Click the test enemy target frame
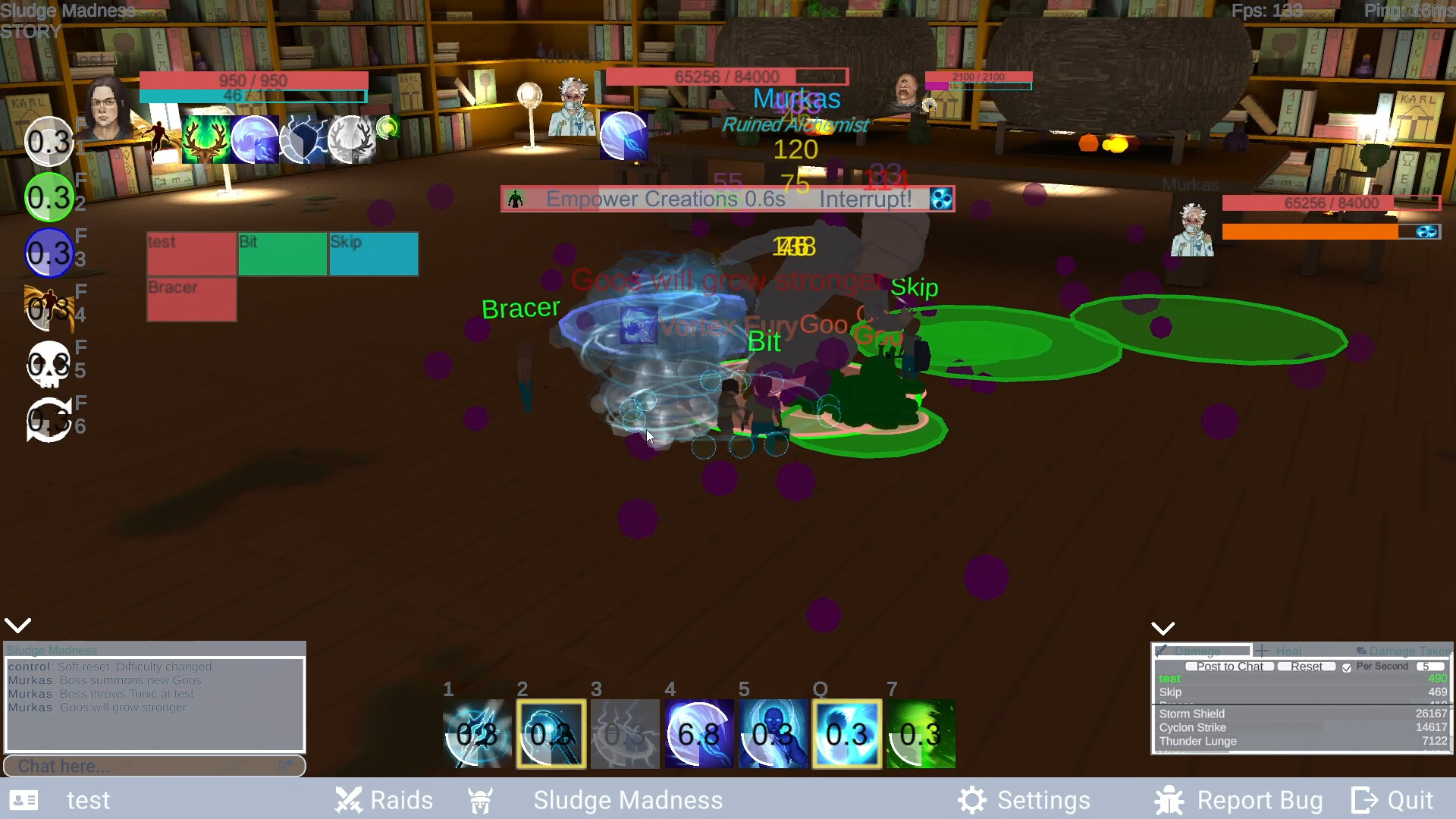 point(191,254)
